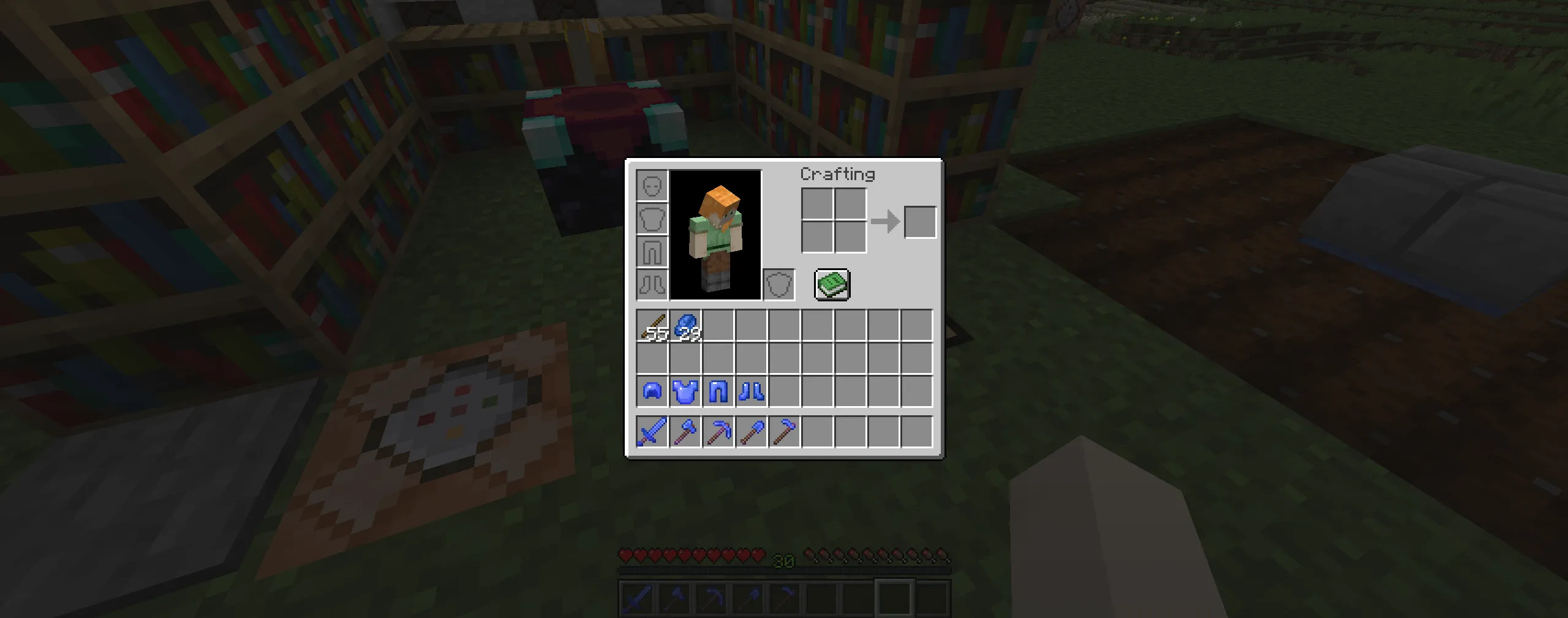Open the recipe book

pyautogui.click(x=831, y=284)
